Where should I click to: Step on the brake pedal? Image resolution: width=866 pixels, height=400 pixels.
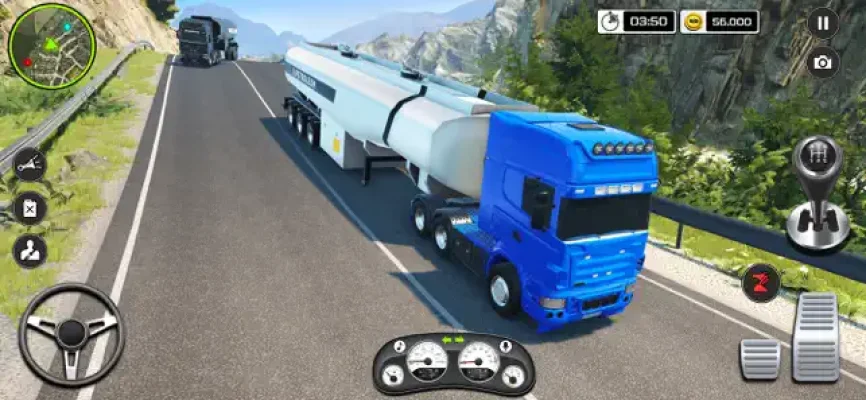[759, 358]
